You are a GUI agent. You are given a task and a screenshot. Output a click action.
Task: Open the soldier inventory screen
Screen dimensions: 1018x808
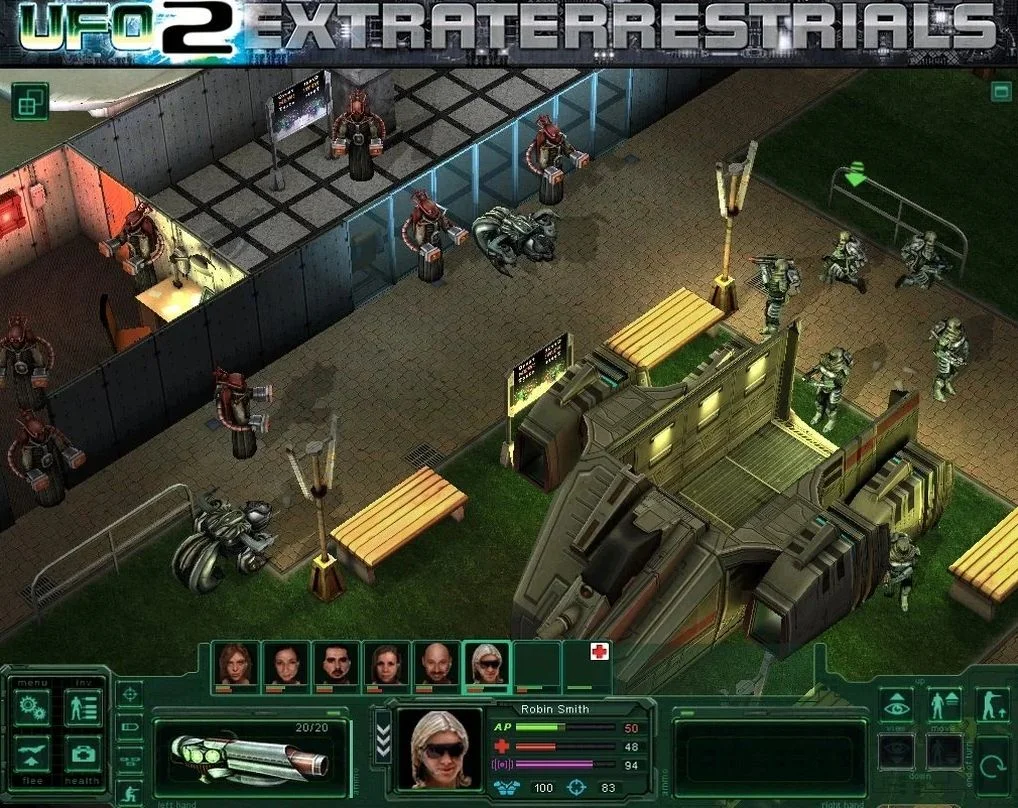(83, 709)
